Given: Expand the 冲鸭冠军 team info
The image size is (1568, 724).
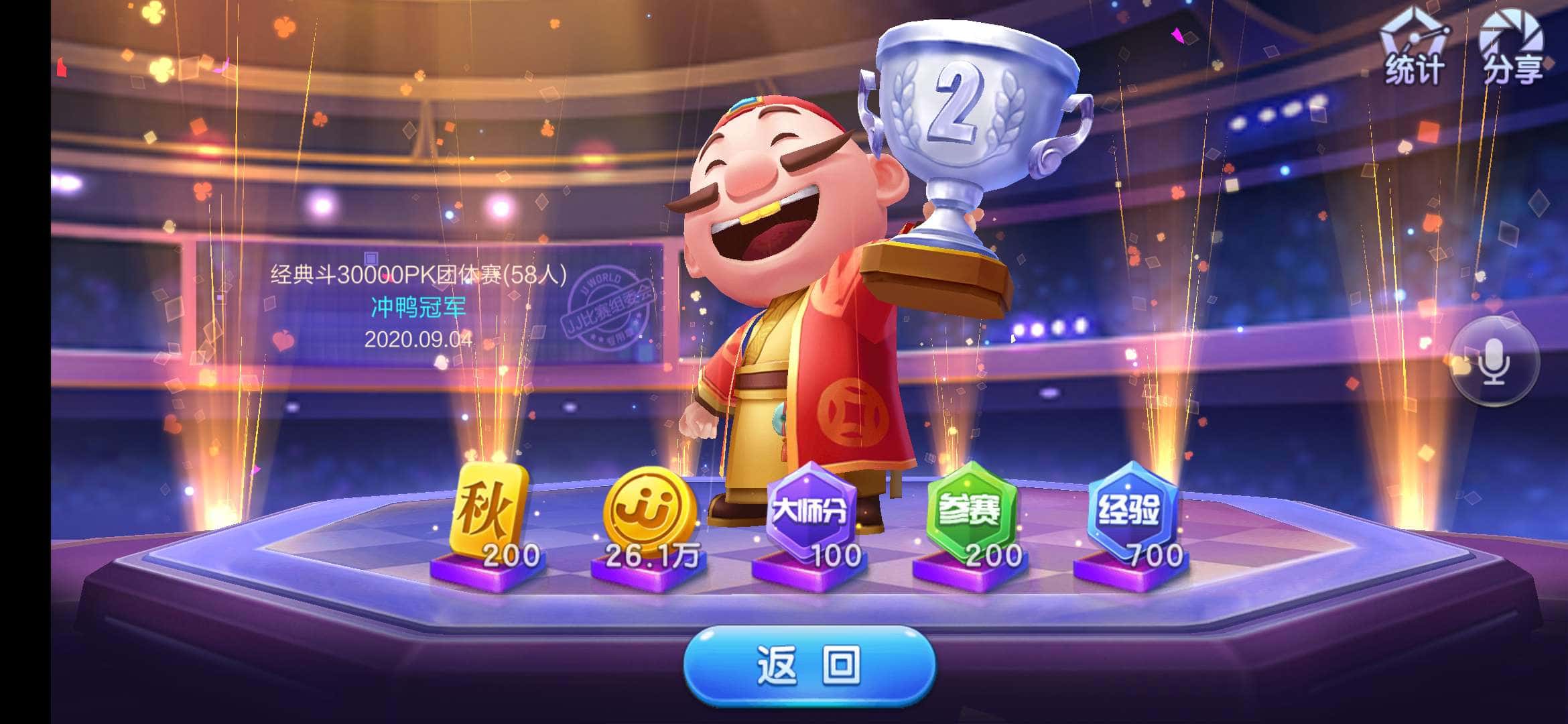Looking at the screenshot, I should [415, 308].
